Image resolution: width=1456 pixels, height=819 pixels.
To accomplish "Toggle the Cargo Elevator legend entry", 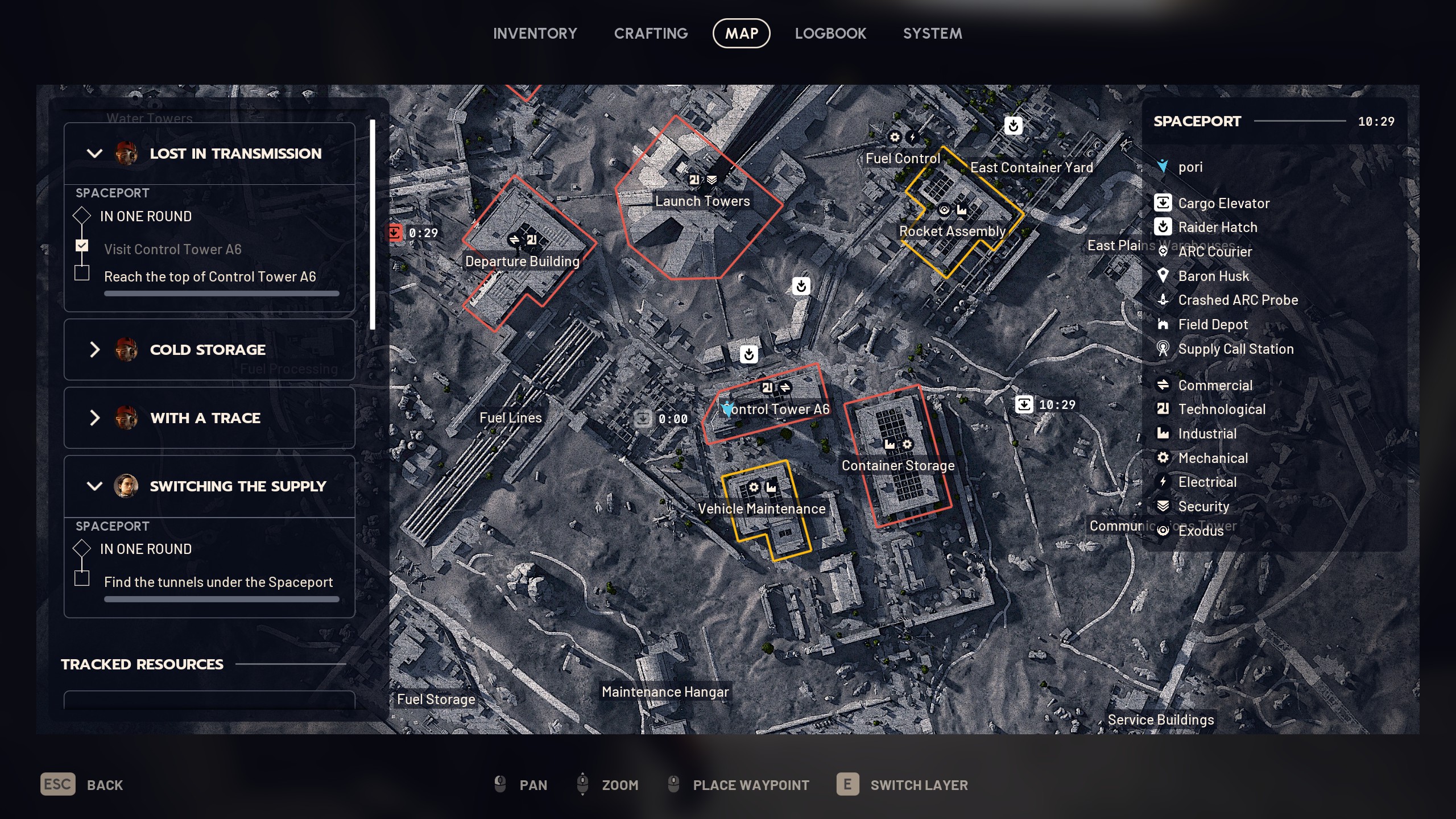I will (1223, 203).
